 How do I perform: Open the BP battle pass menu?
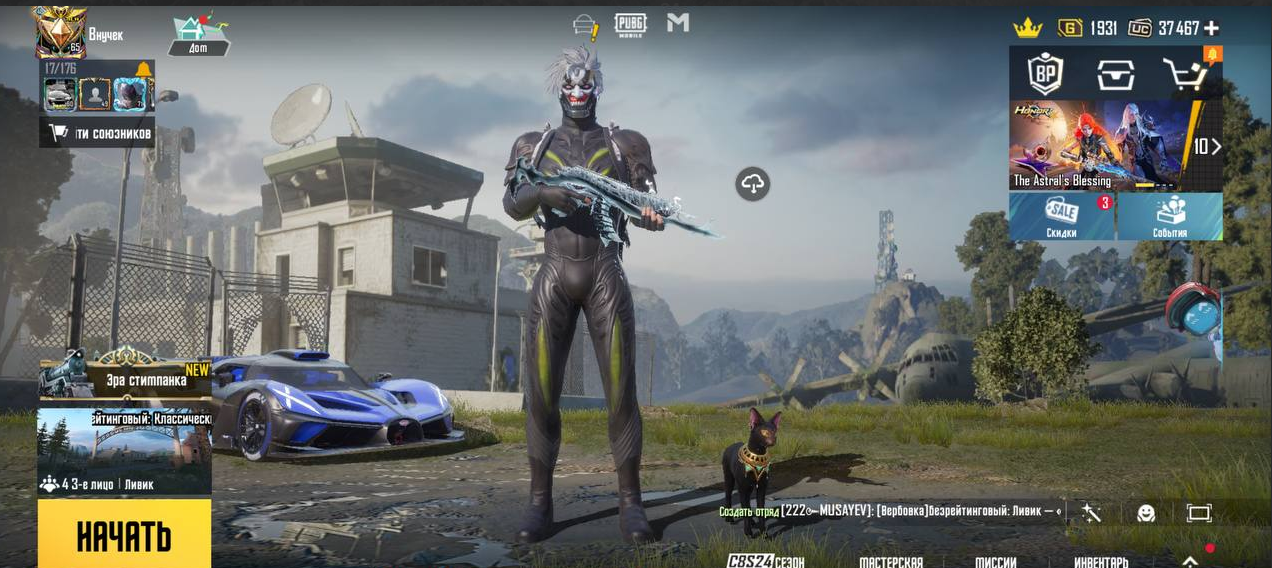click(x=1045, y=73)
